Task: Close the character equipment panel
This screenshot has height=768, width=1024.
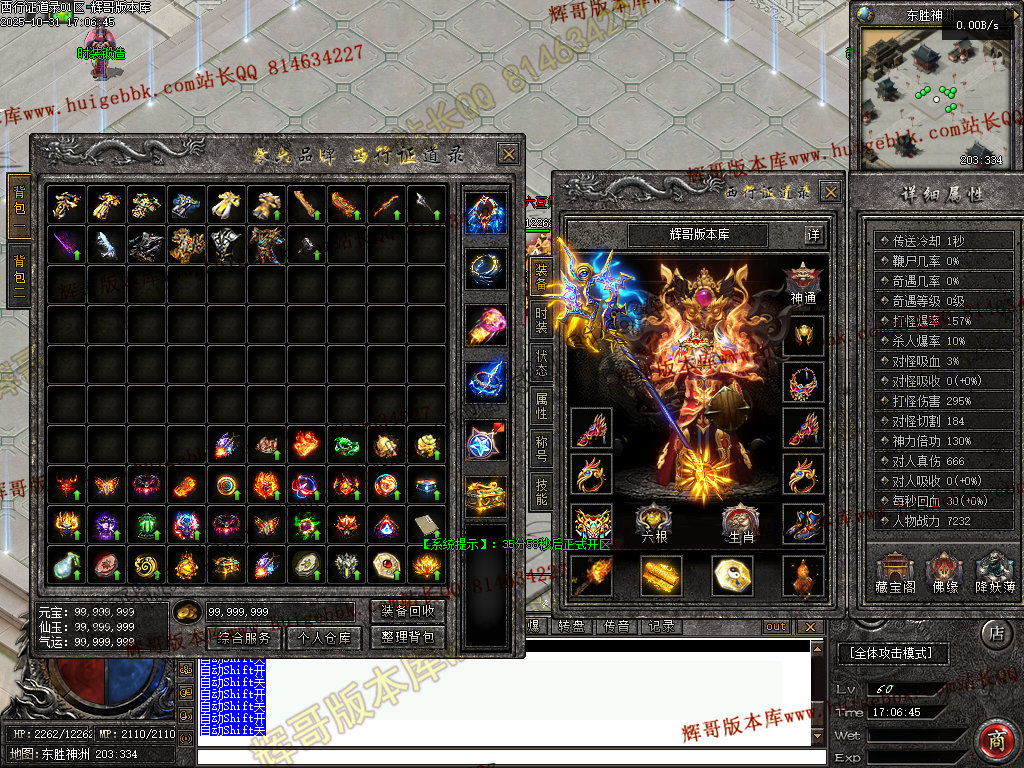Action: (x=829, y=192)
